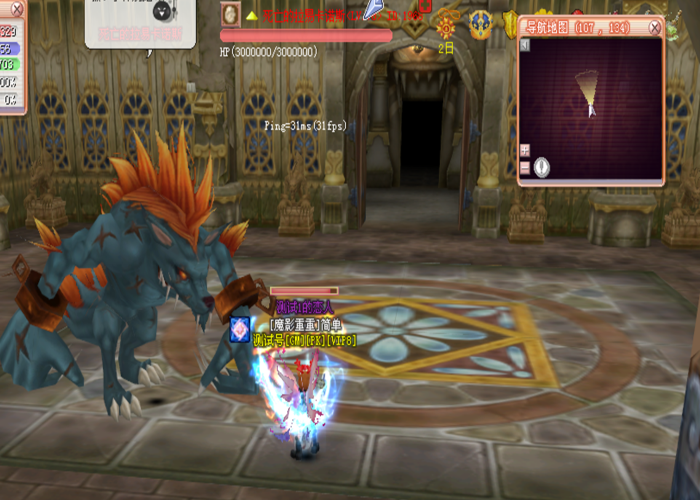The image size is (700, 500).
Task: Open the red sun emblem day icon
Action: (446, 26)
